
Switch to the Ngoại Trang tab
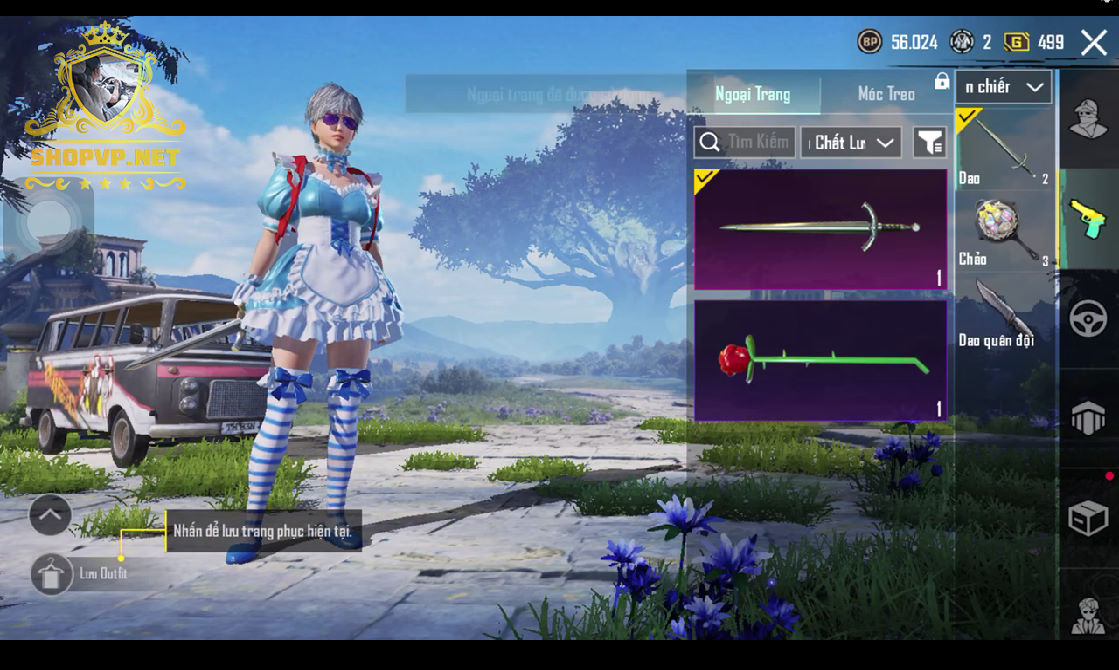[752, 94]
